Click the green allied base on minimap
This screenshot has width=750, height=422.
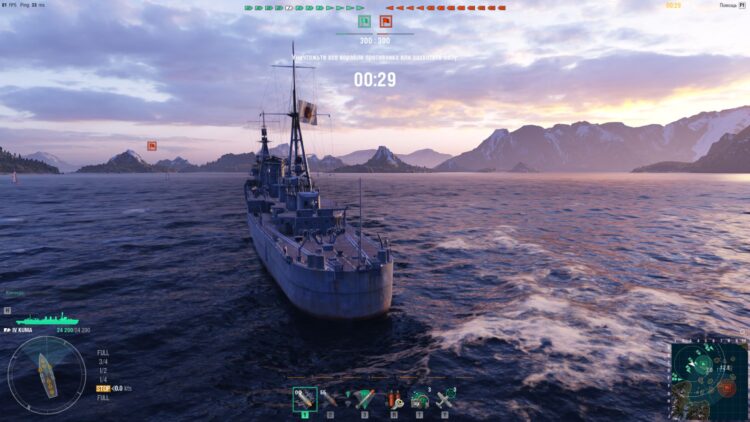[x=700, y=364]
